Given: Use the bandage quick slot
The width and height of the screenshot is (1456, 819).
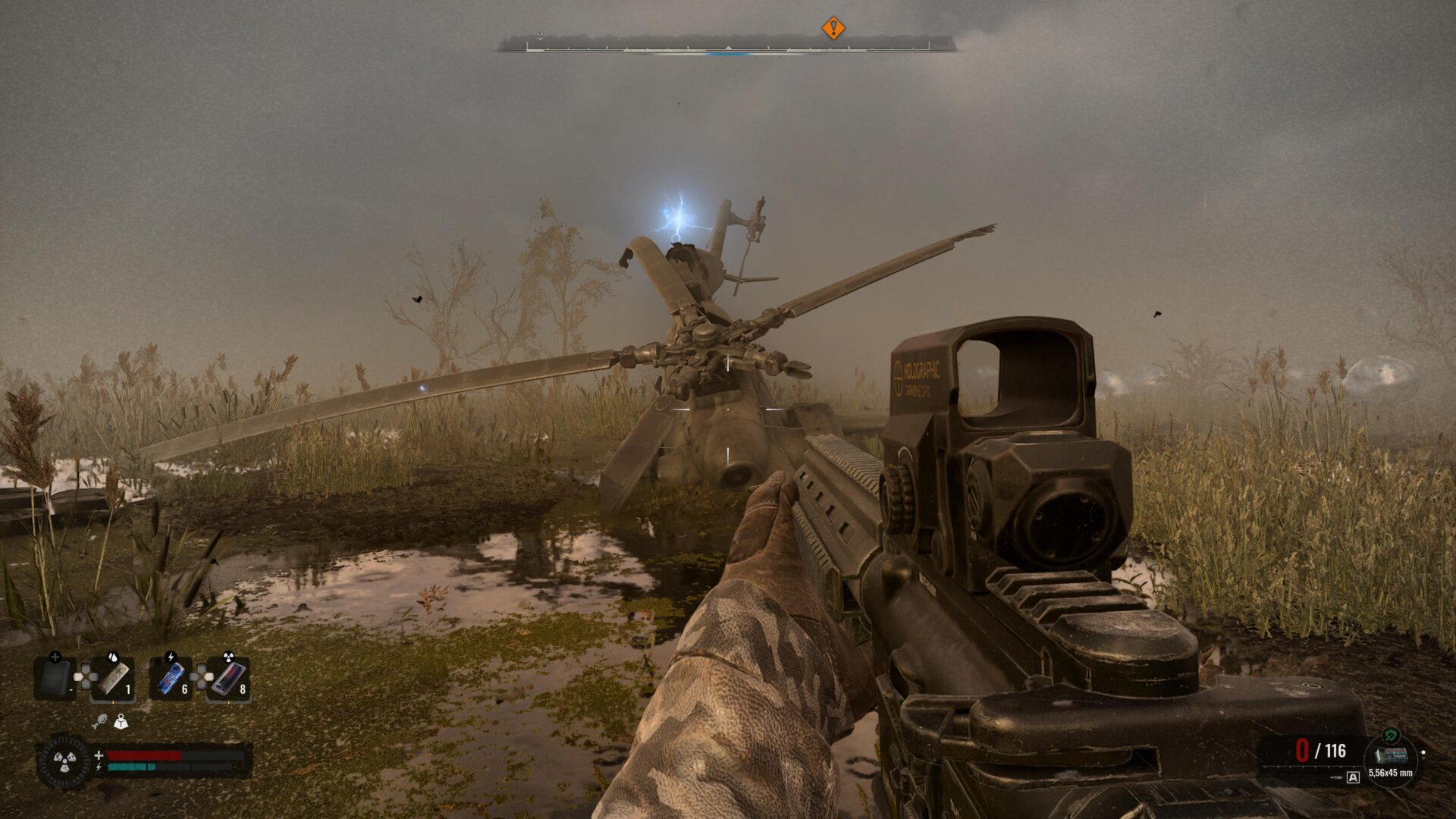Looking at the screenshot, I should (113, 679).
